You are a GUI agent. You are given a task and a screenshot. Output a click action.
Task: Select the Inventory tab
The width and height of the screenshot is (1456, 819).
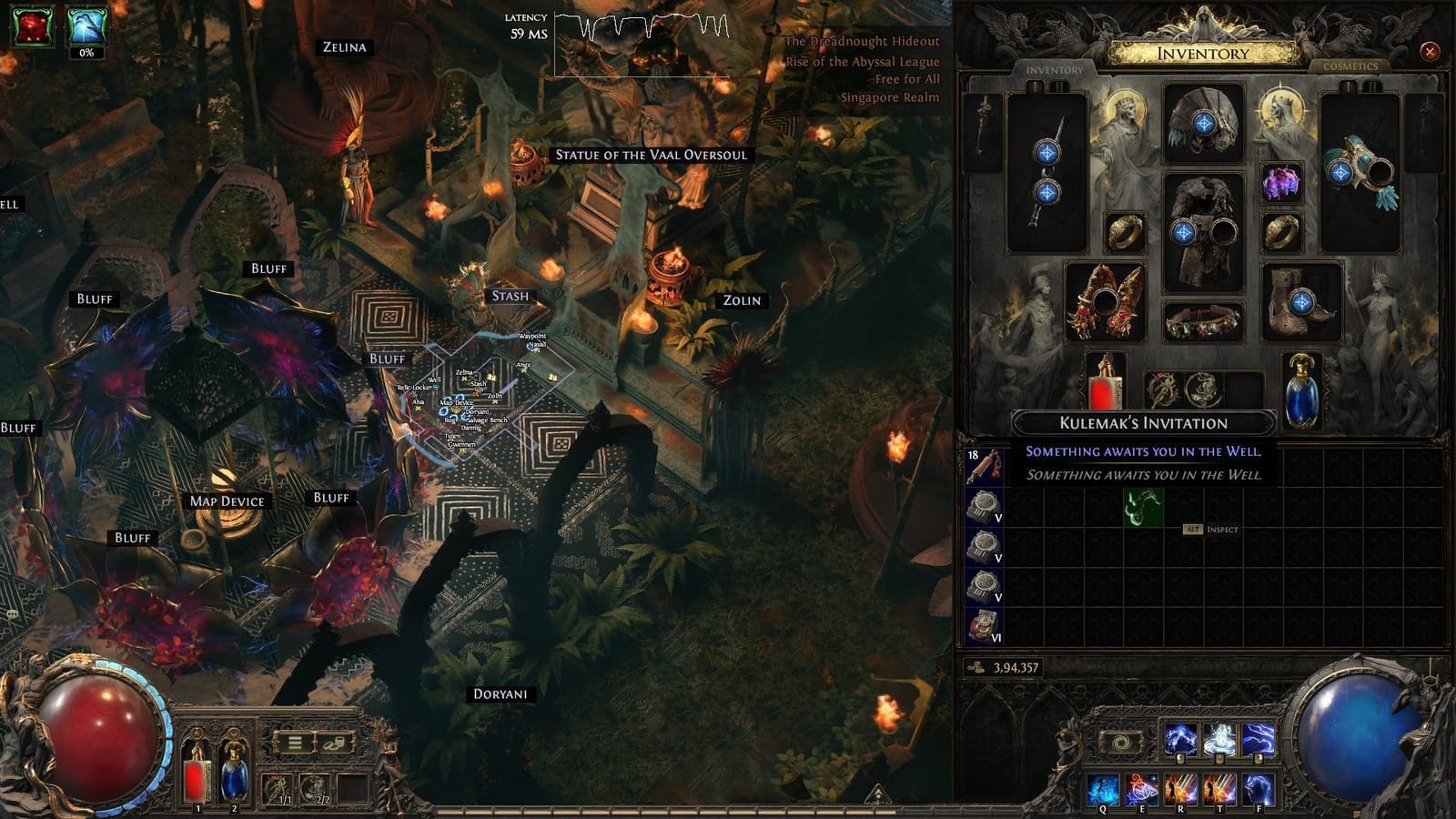pyautogui.click(x=1056, y=68)
